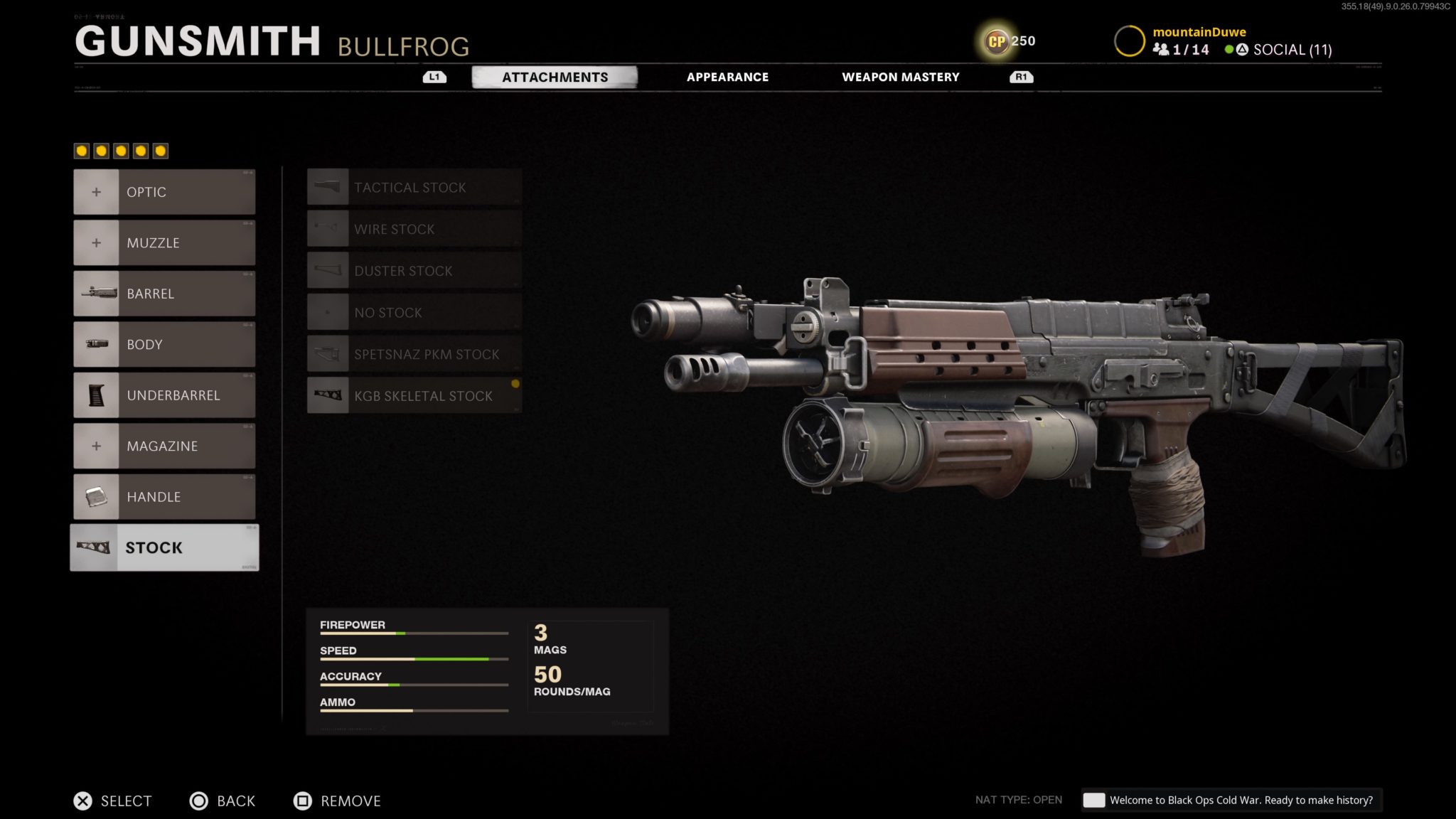Select the Barrel category icon
Image resolution: width=1456 pixels, height=819 pixels.
click(x=97, y=293)
